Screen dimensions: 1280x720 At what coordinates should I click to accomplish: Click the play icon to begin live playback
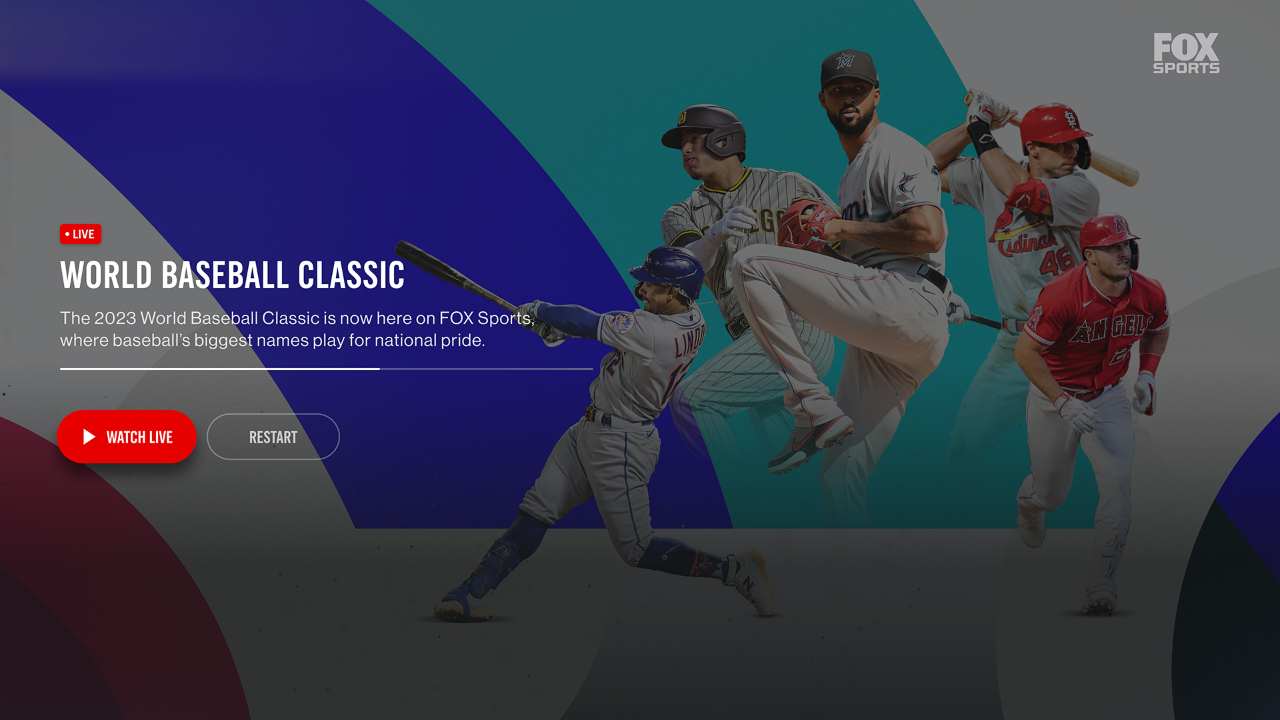tap(89, 437)
